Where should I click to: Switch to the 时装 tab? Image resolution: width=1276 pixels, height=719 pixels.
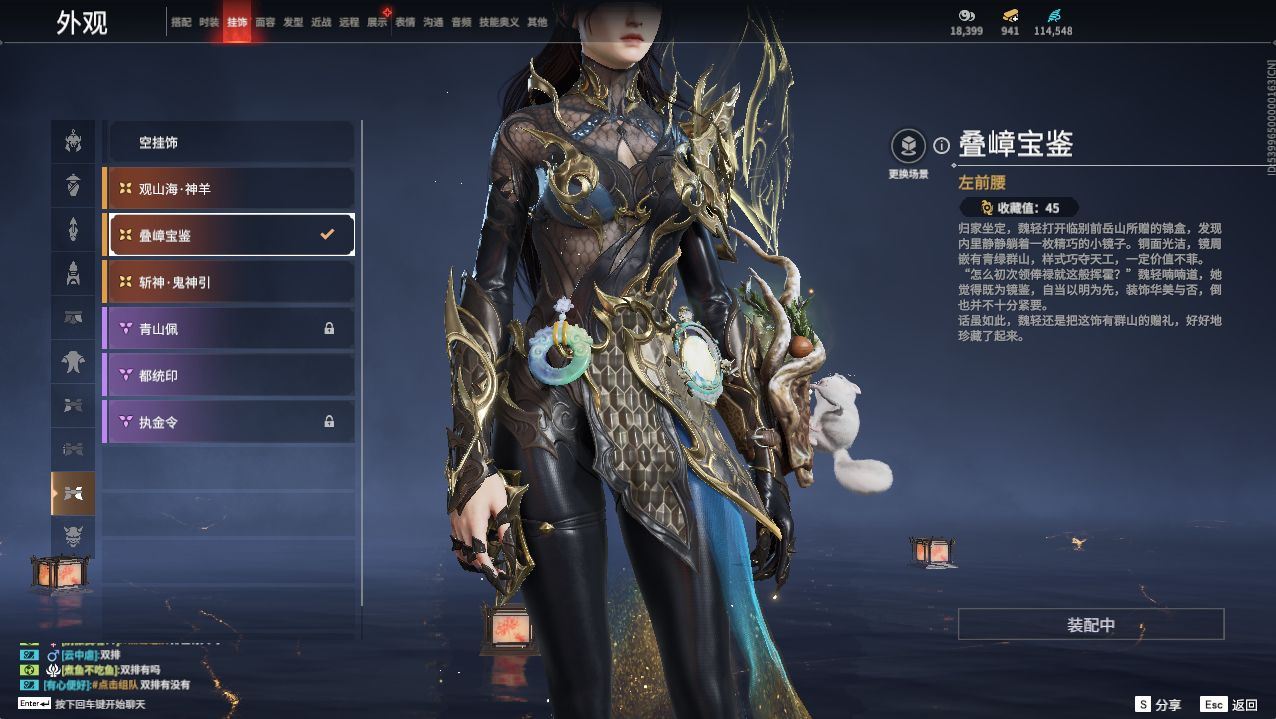pyautogui.click(x=209, y=22)
